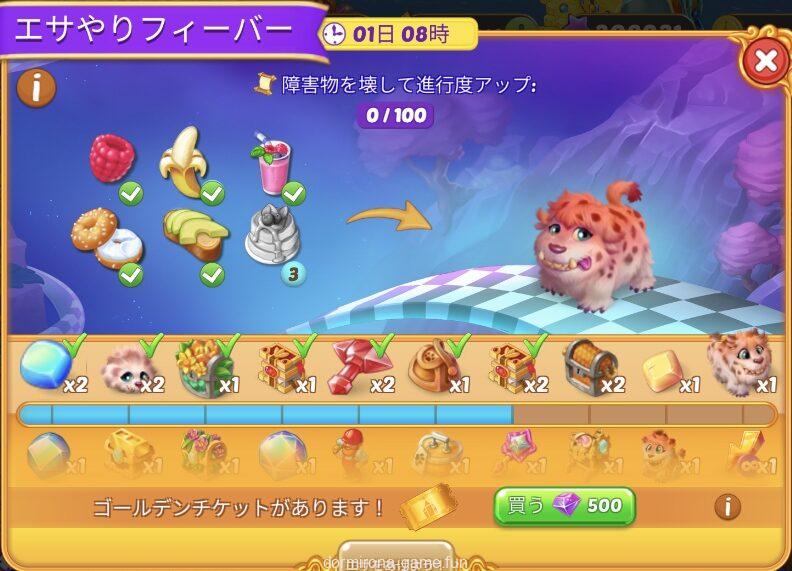
Task: View the red mushroom hammer x2 reward
Action: [x=358, y=368]
